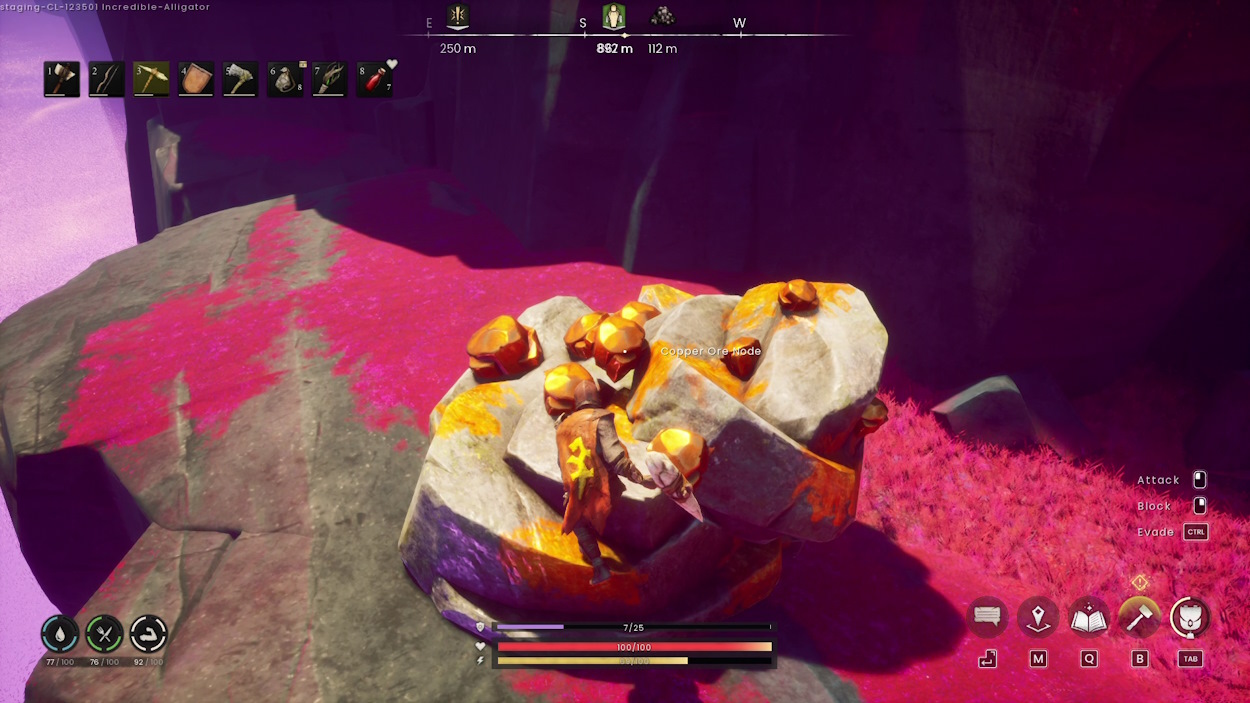Screen dimensions: 1250x703
Task: Select the axe in hotbar slot 1
Action: (x=62, y=79)
